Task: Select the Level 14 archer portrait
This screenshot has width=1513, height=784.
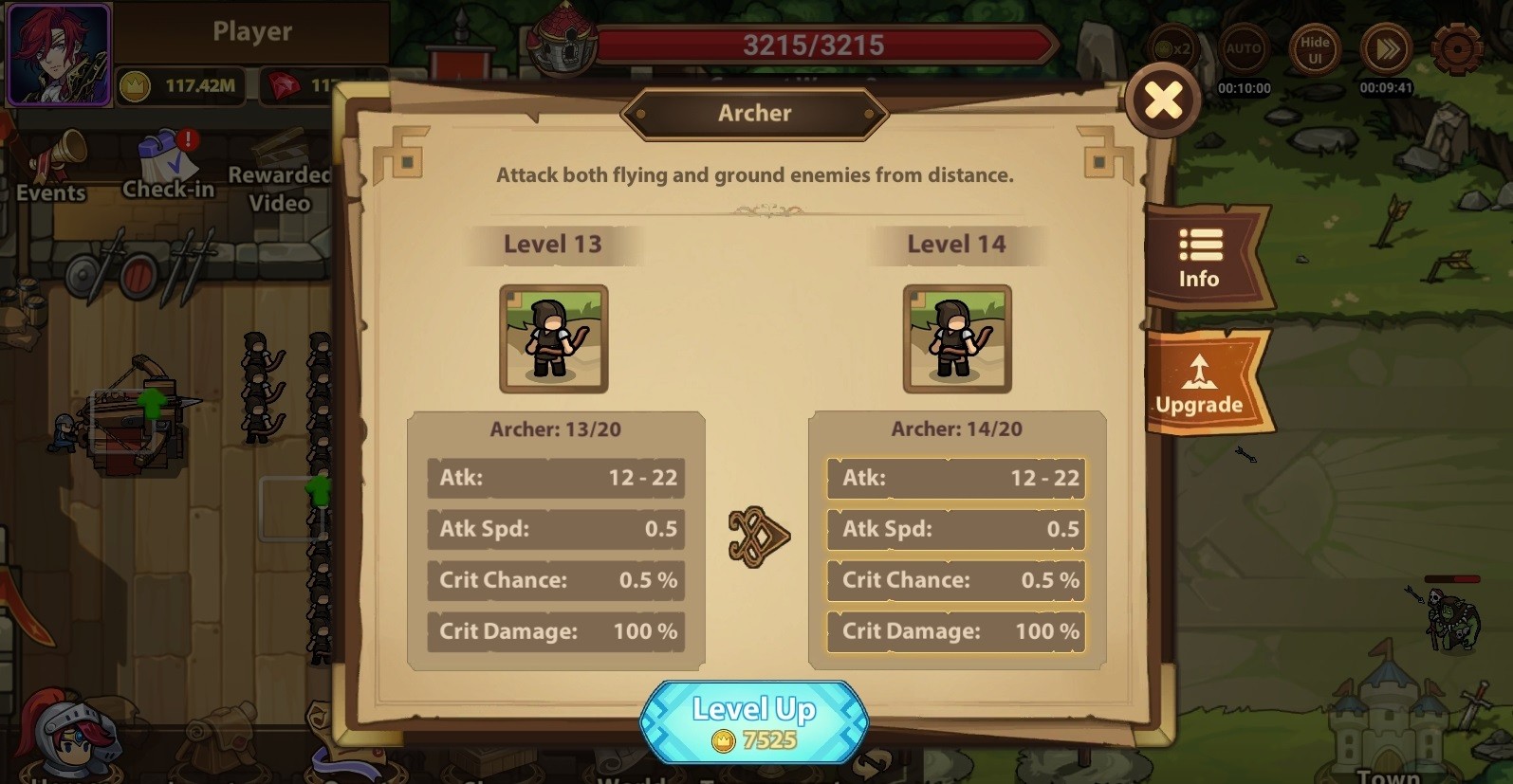Action: [956, 339]
